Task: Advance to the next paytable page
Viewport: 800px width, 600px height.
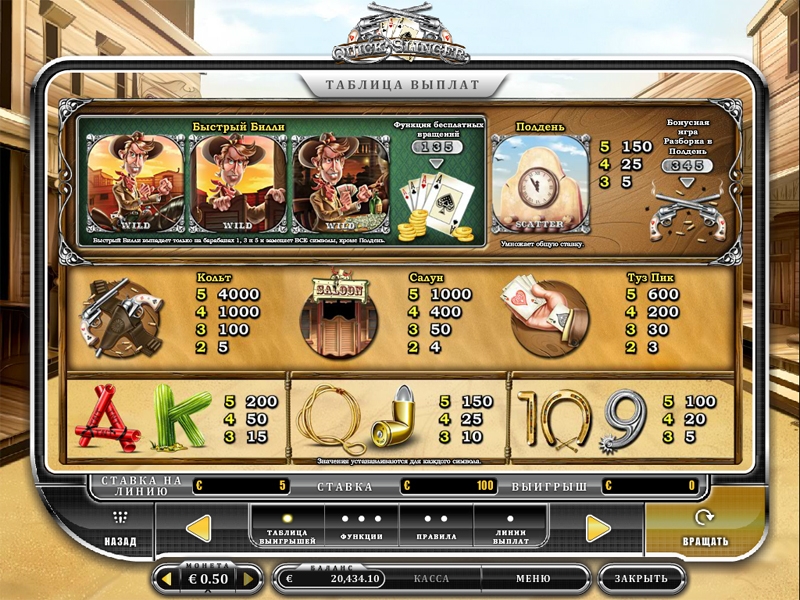Action: [598, 528]
